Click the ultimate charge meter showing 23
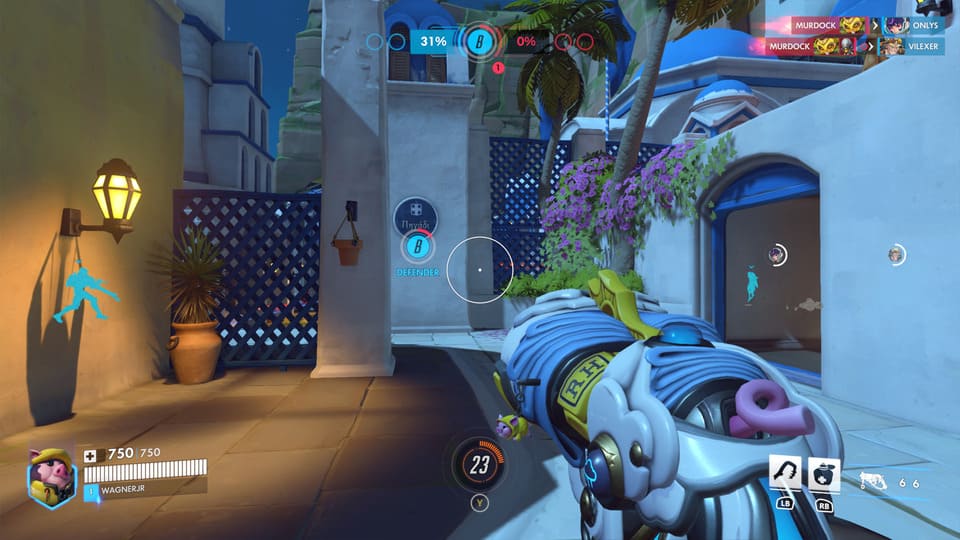This screenshot has height=540, width=960. (480, 464)
